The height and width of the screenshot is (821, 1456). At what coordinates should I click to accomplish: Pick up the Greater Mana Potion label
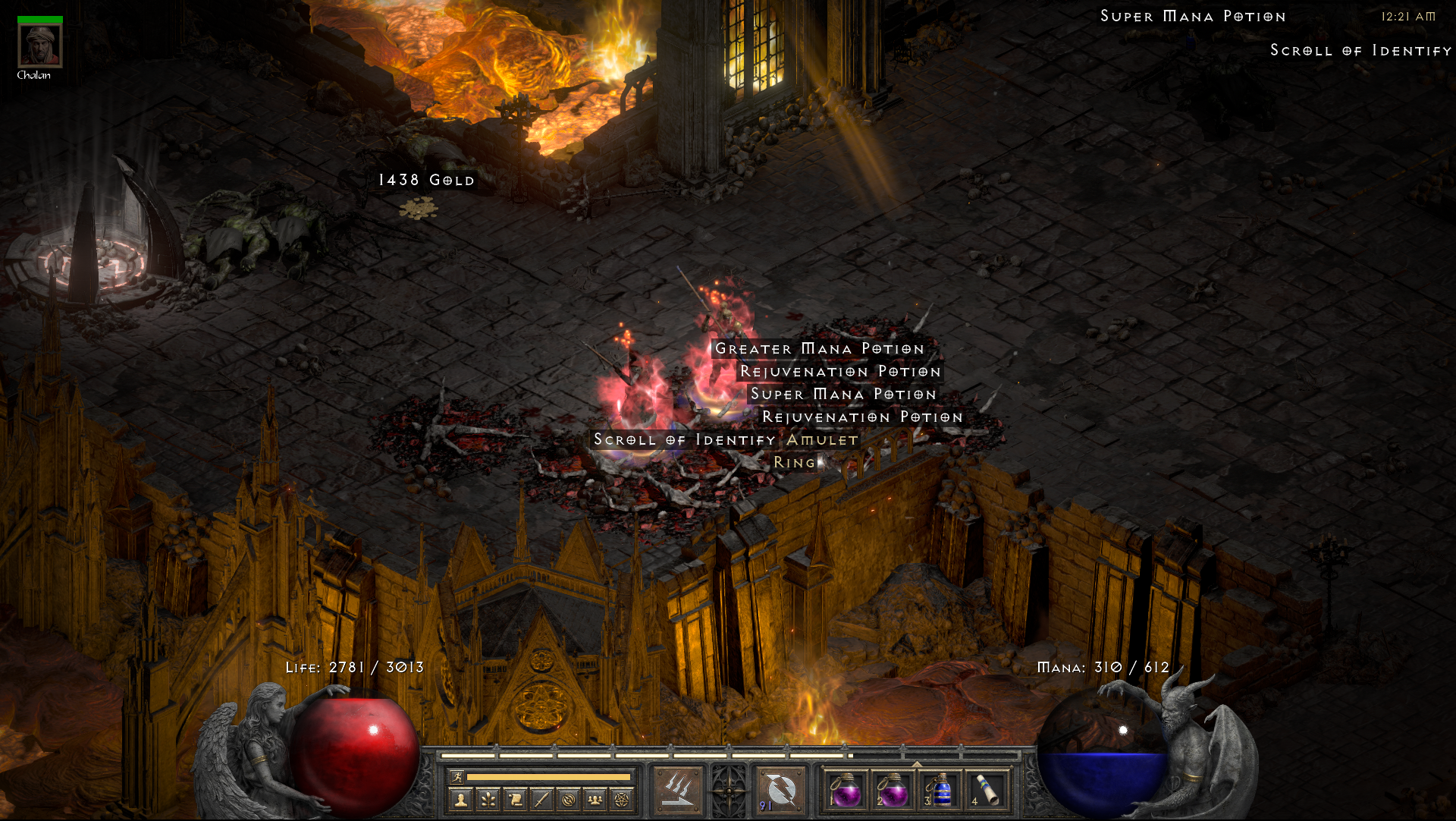click(817, 349)
